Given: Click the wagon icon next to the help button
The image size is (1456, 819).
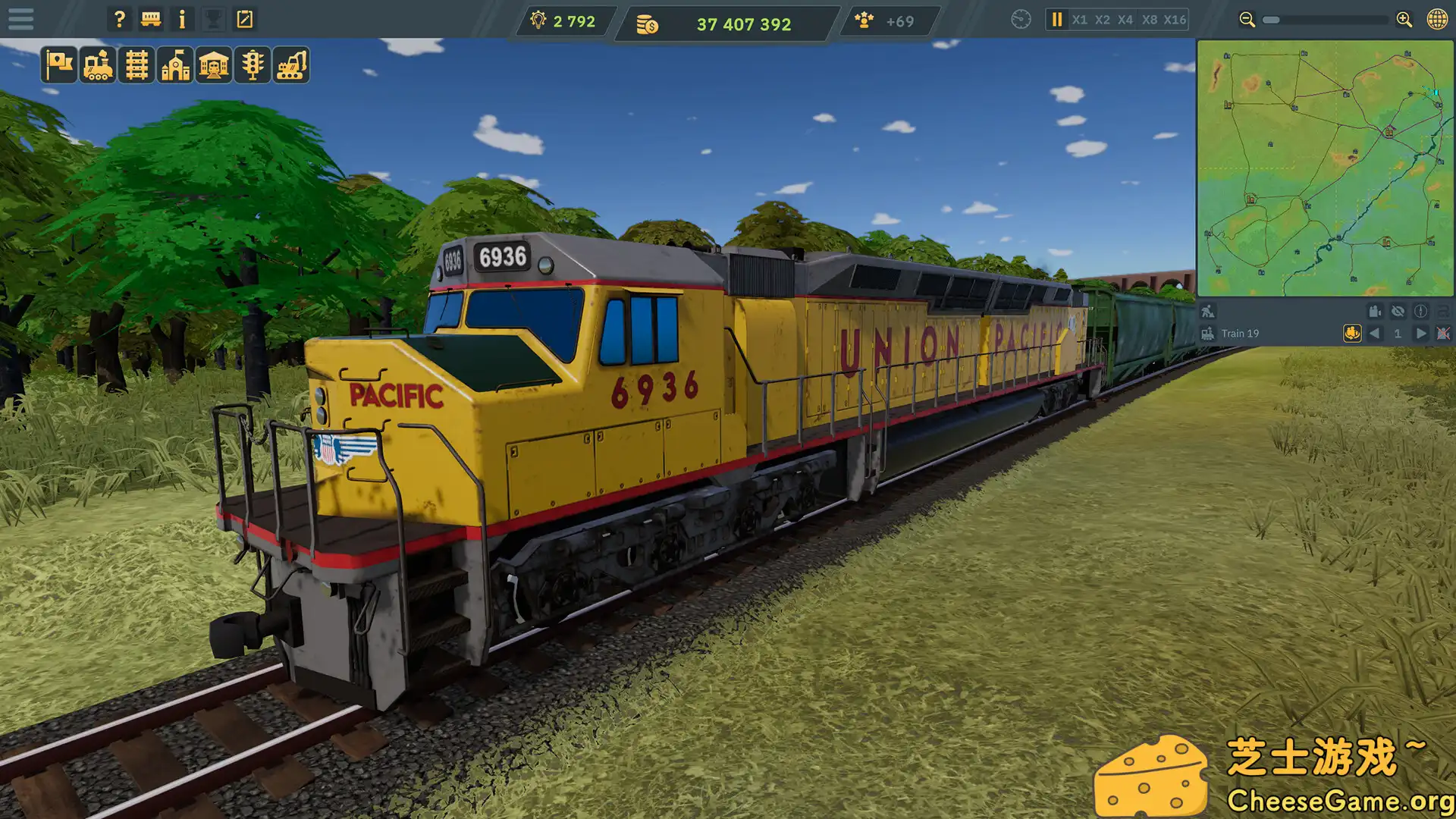Looking at the screenshot, I should coord(150,19).
